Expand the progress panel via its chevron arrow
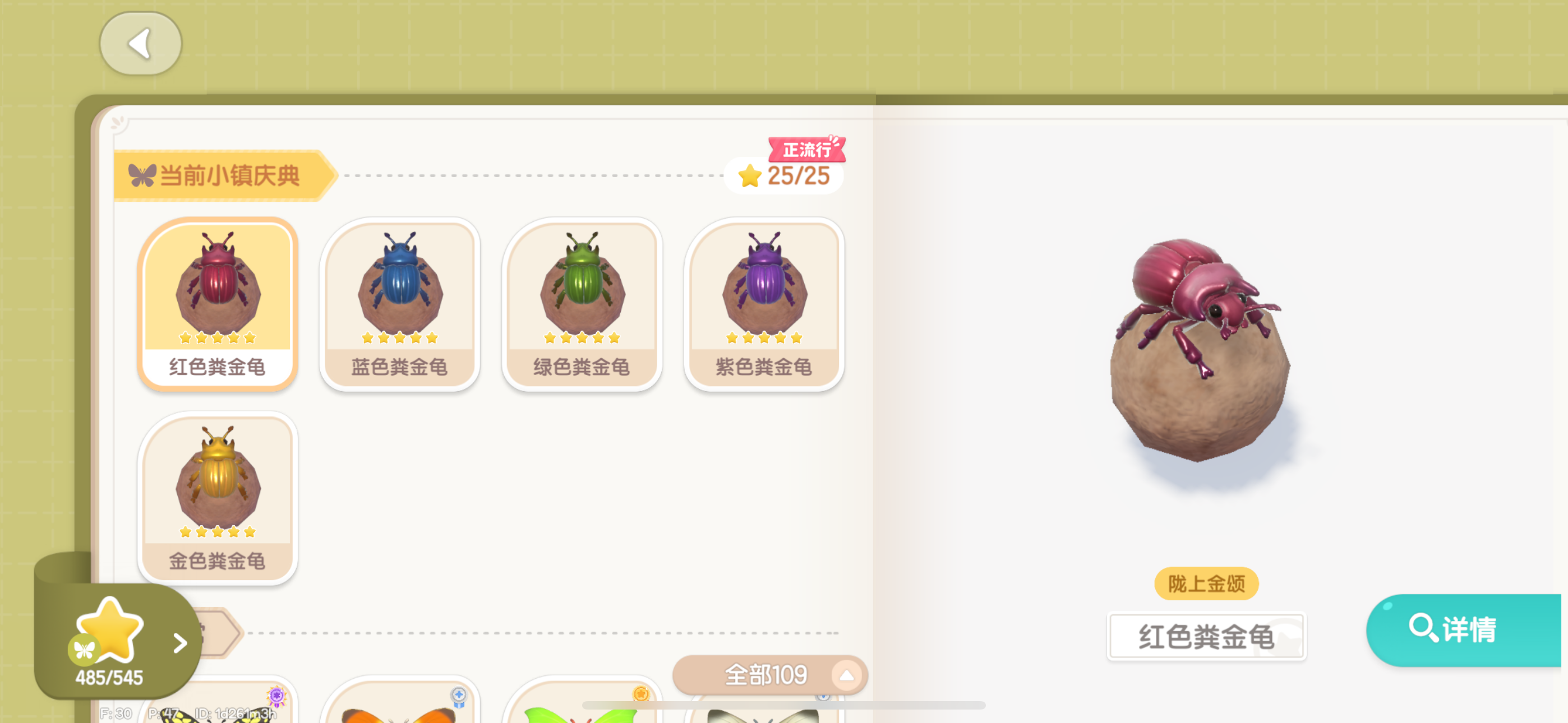The image size is (1568, 723). (178, 642)
